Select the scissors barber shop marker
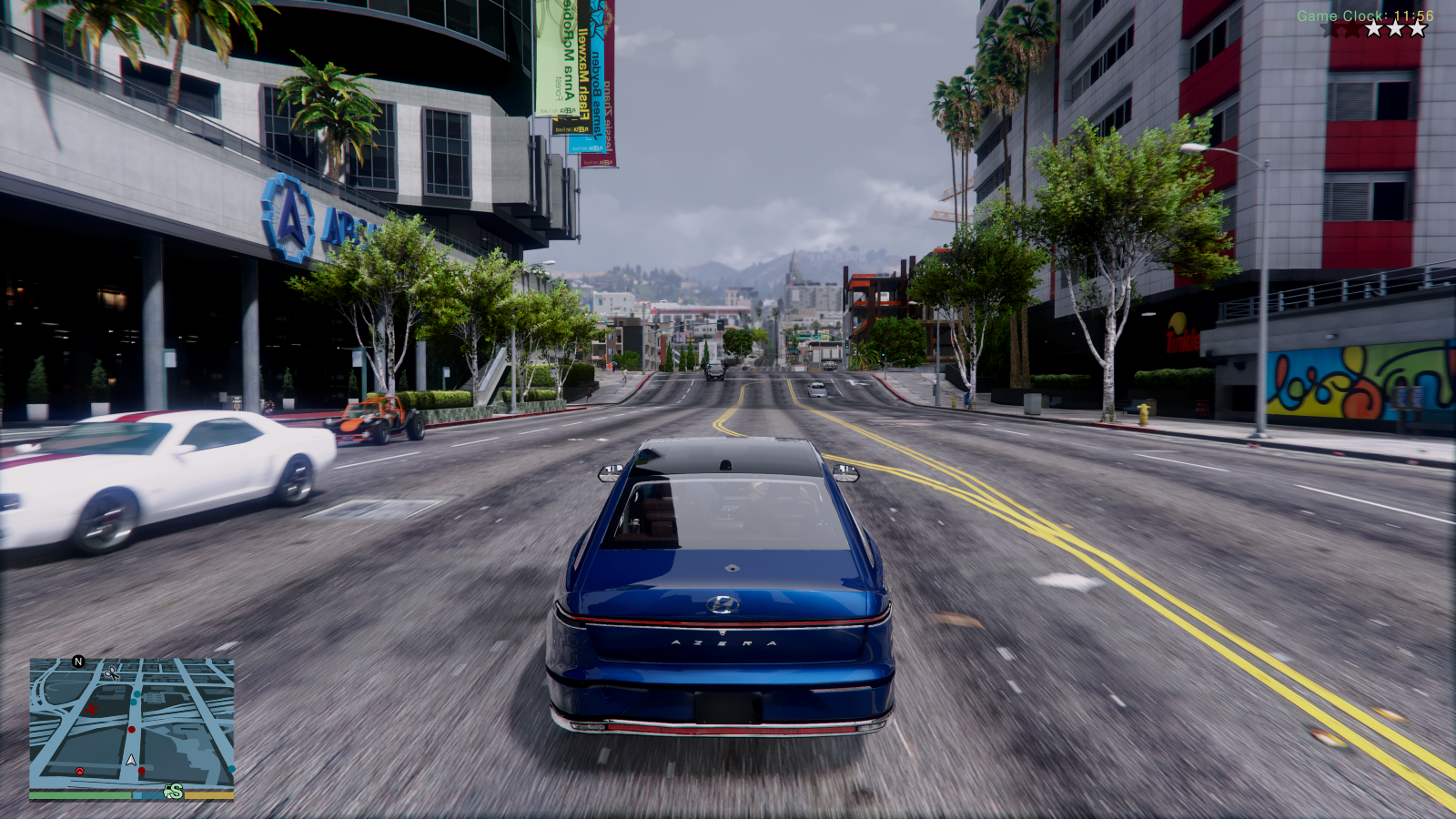This screenshot has width=1456, height=819. tap(112, 672)
